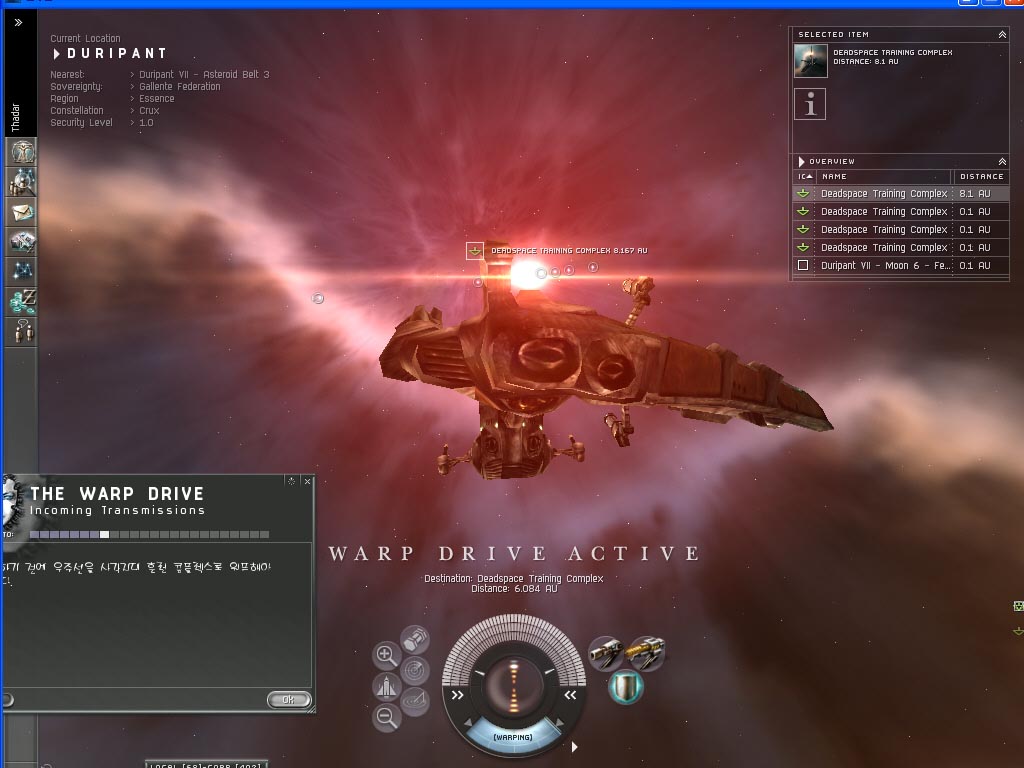Collapse the Selected Item panel
Image resolution: width=1024 pixels, height=768 pixels.
click(1002, 35)
